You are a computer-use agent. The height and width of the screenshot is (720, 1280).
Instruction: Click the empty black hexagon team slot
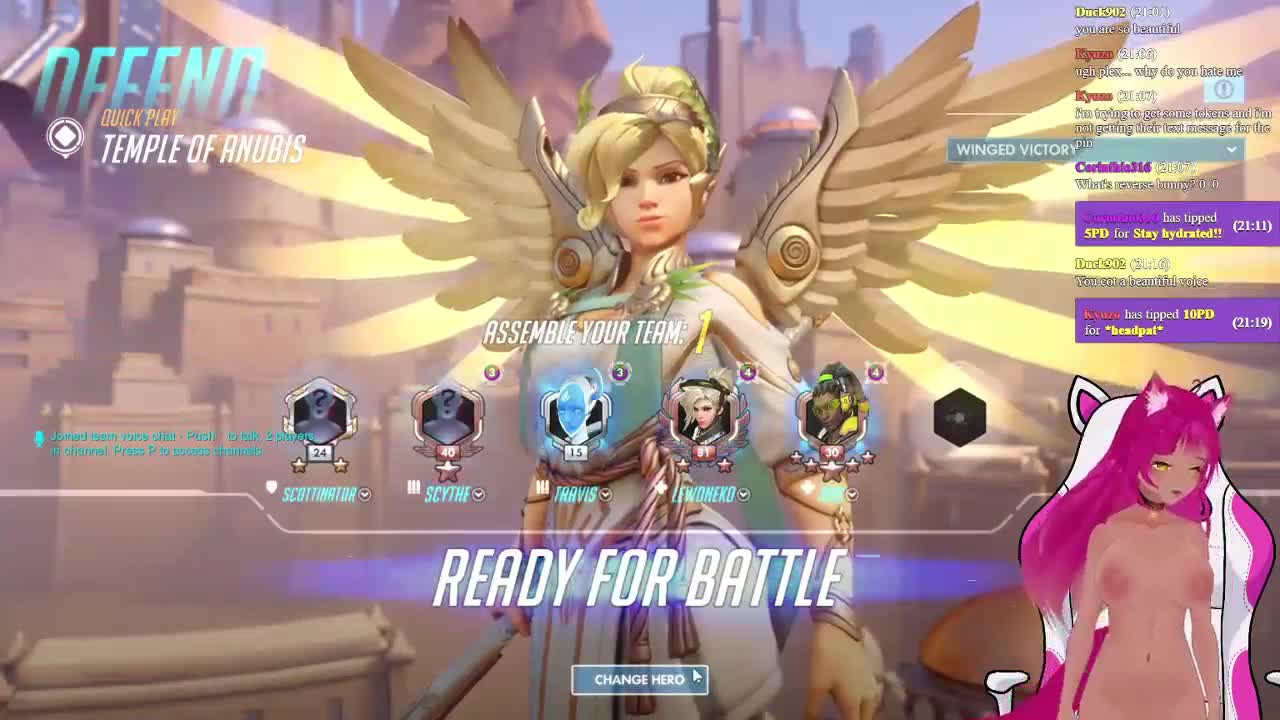(960, 417)
